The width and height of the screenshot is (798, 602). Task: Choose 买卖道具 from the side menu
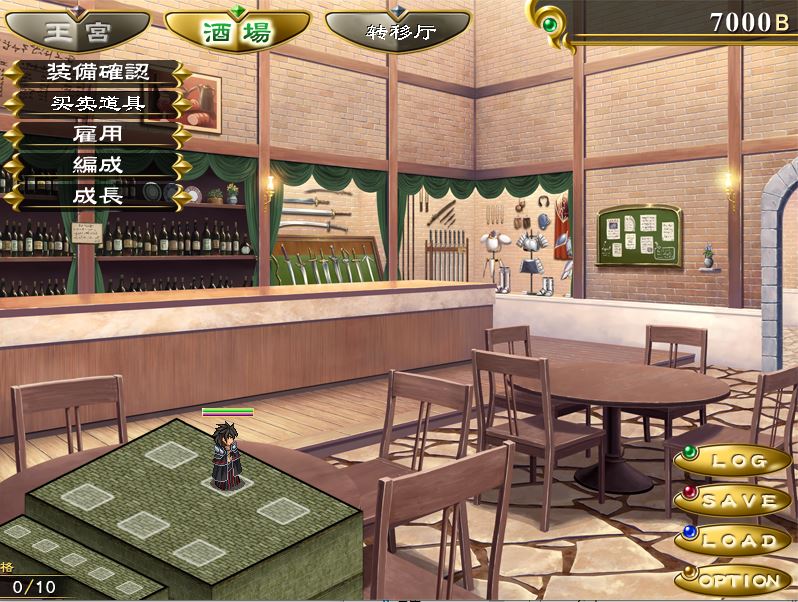[x=97, y=103]
